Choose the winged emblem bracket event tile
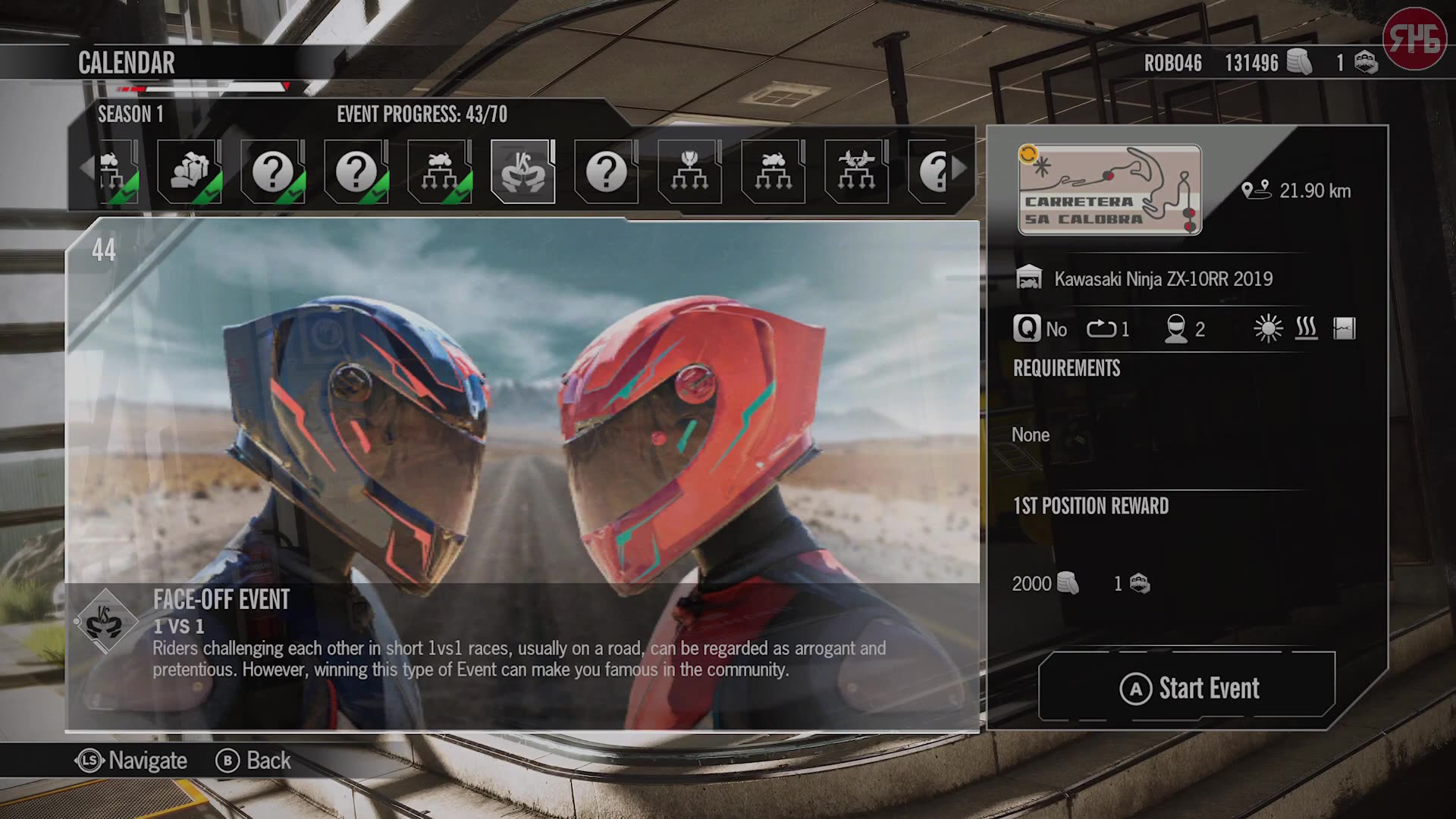This screenshot has height=819, width=1456. pyautogui.click(x=856, y=172)
